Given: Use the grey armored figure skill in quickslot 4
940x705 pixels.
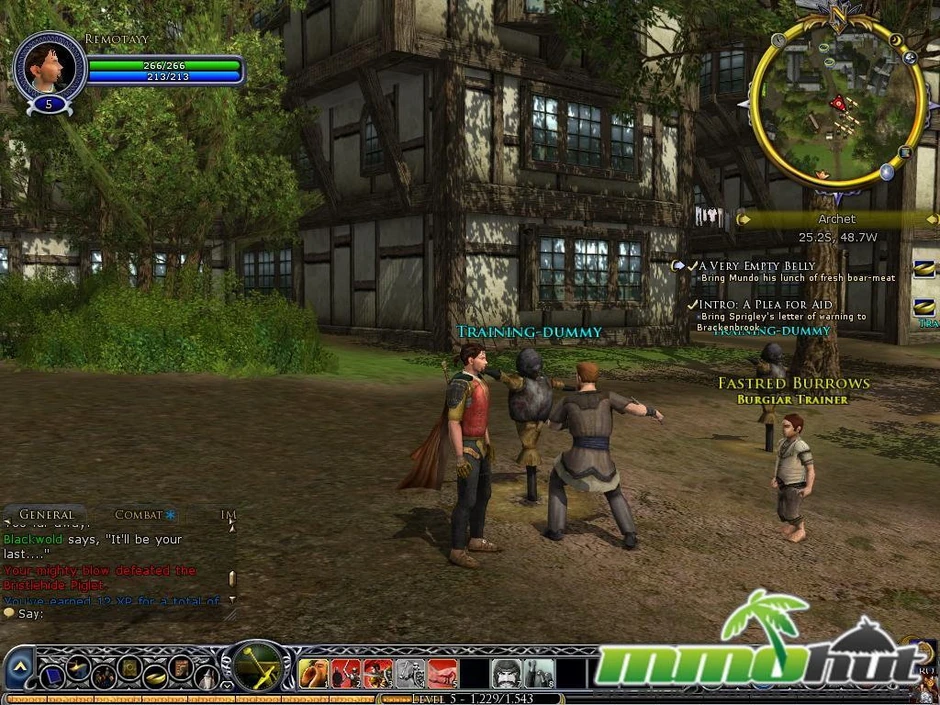Looking at the screenshot, I should pos(410,673).
